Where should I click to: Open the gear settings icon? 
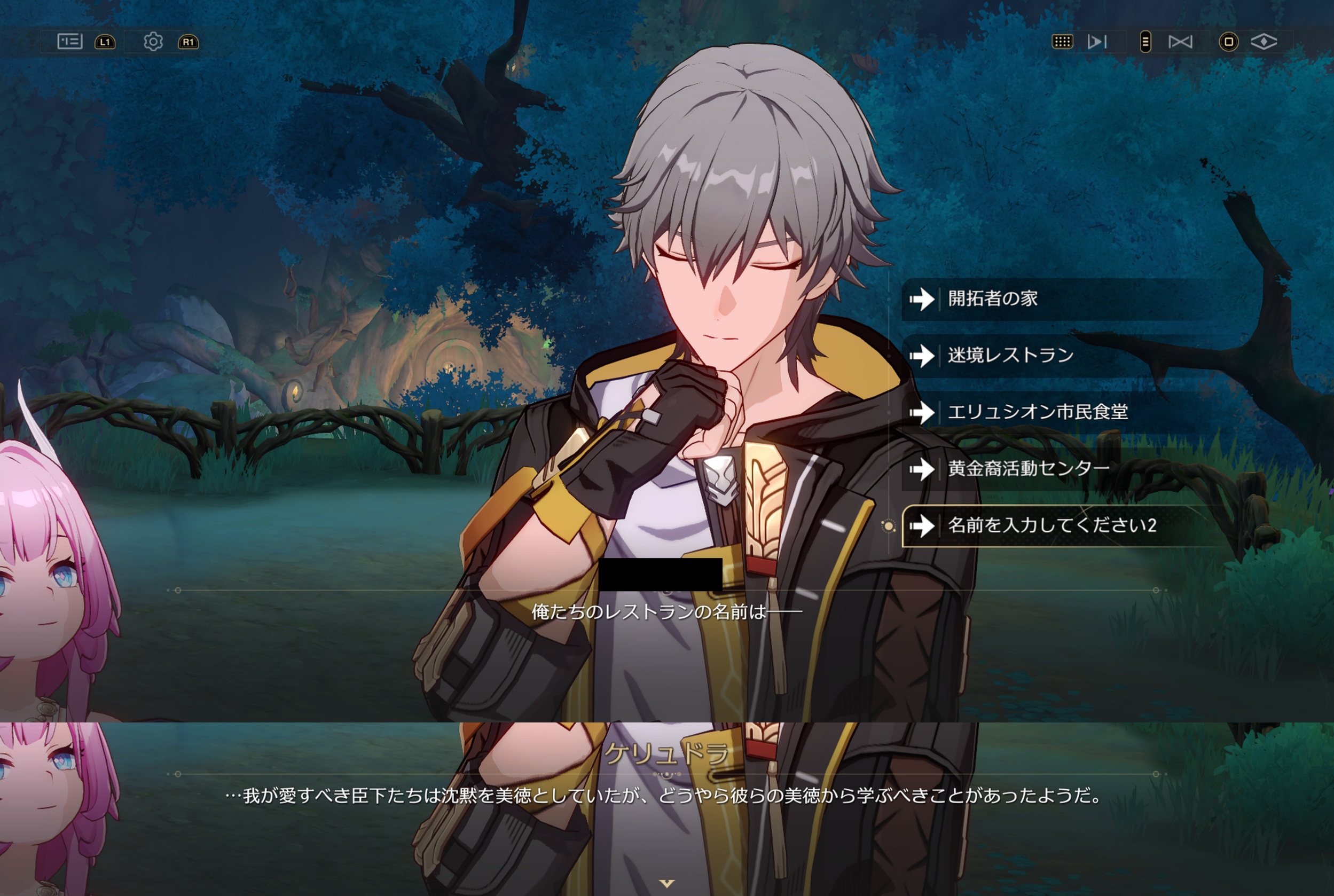(153, 42)
